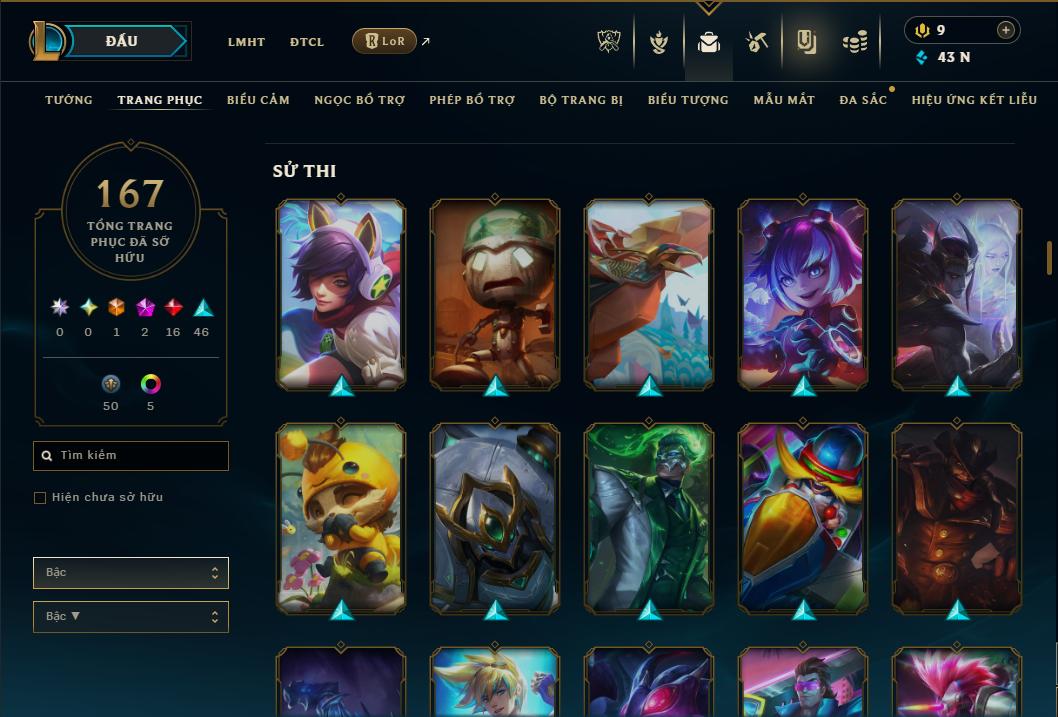The height and width of the screenshot is (717, 1058).
Task: Toggle the Hiện chưa sở hữu checkbox
Action: [40, 498]
